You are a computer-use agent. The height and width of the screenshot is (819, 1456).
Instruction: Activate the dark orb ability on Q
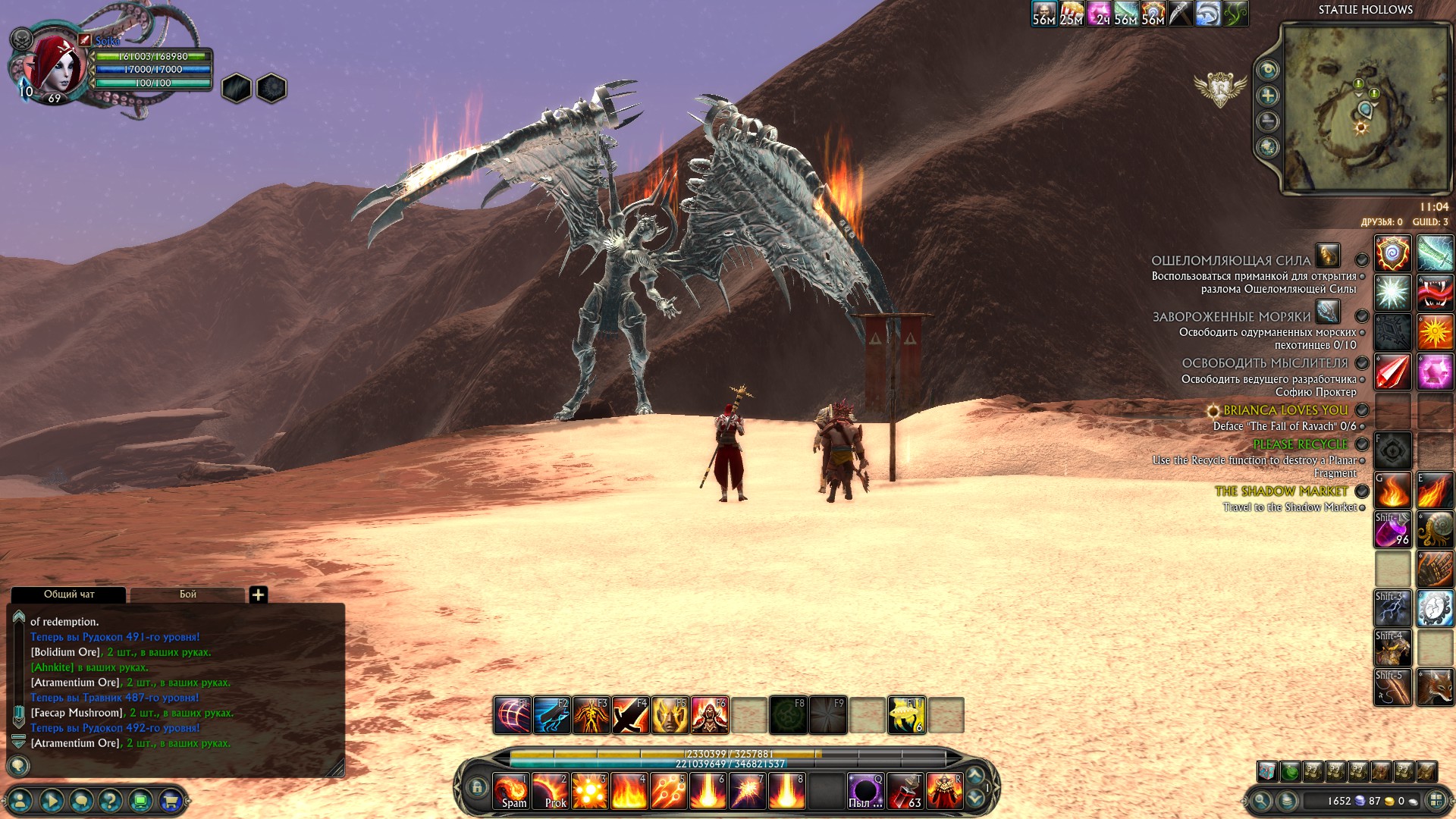tap(865, 791)
